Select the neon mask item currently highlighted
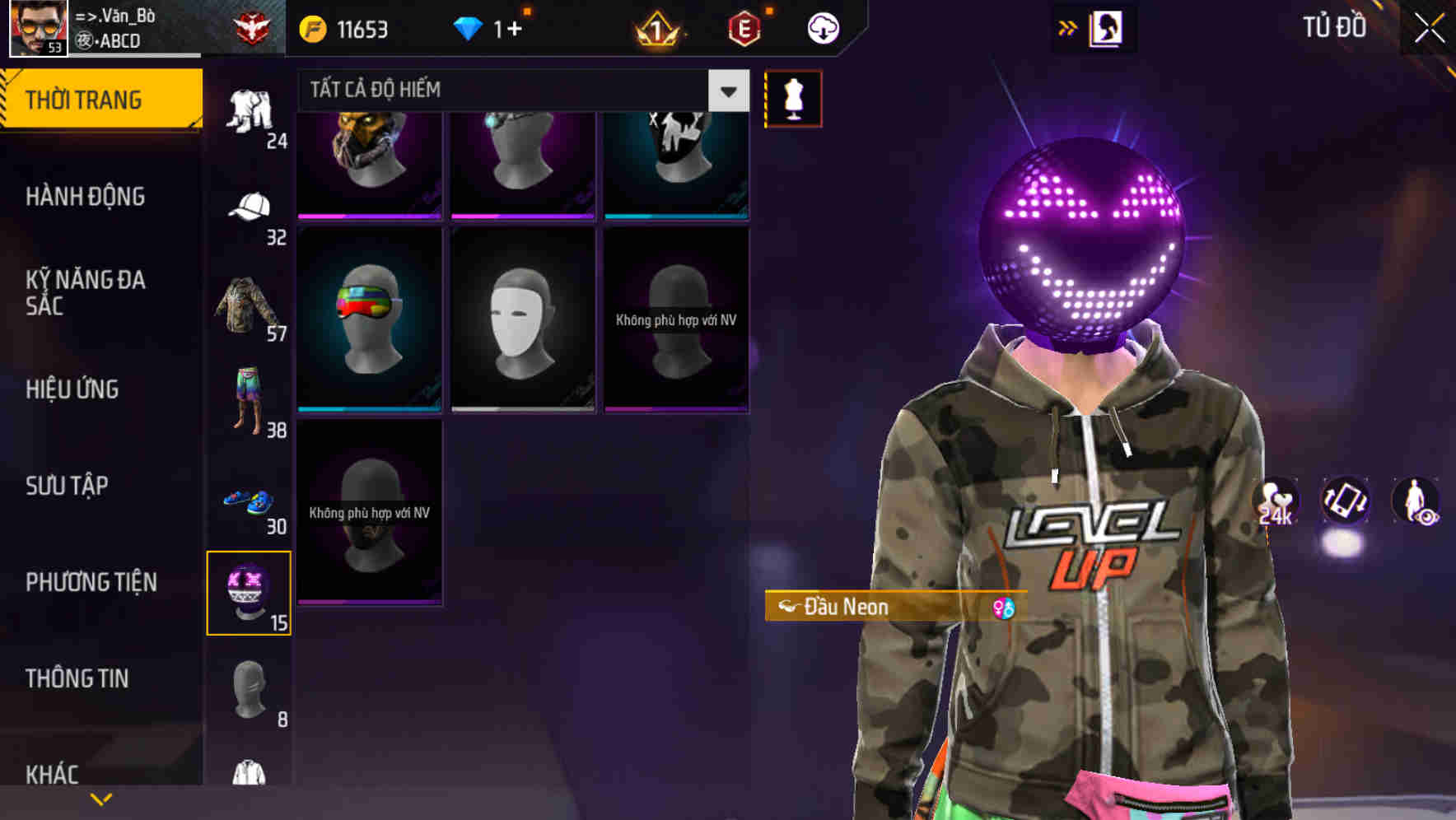The width and height of the screenshot is (1456, 820). pyautogui.click(x=250, y=591)
